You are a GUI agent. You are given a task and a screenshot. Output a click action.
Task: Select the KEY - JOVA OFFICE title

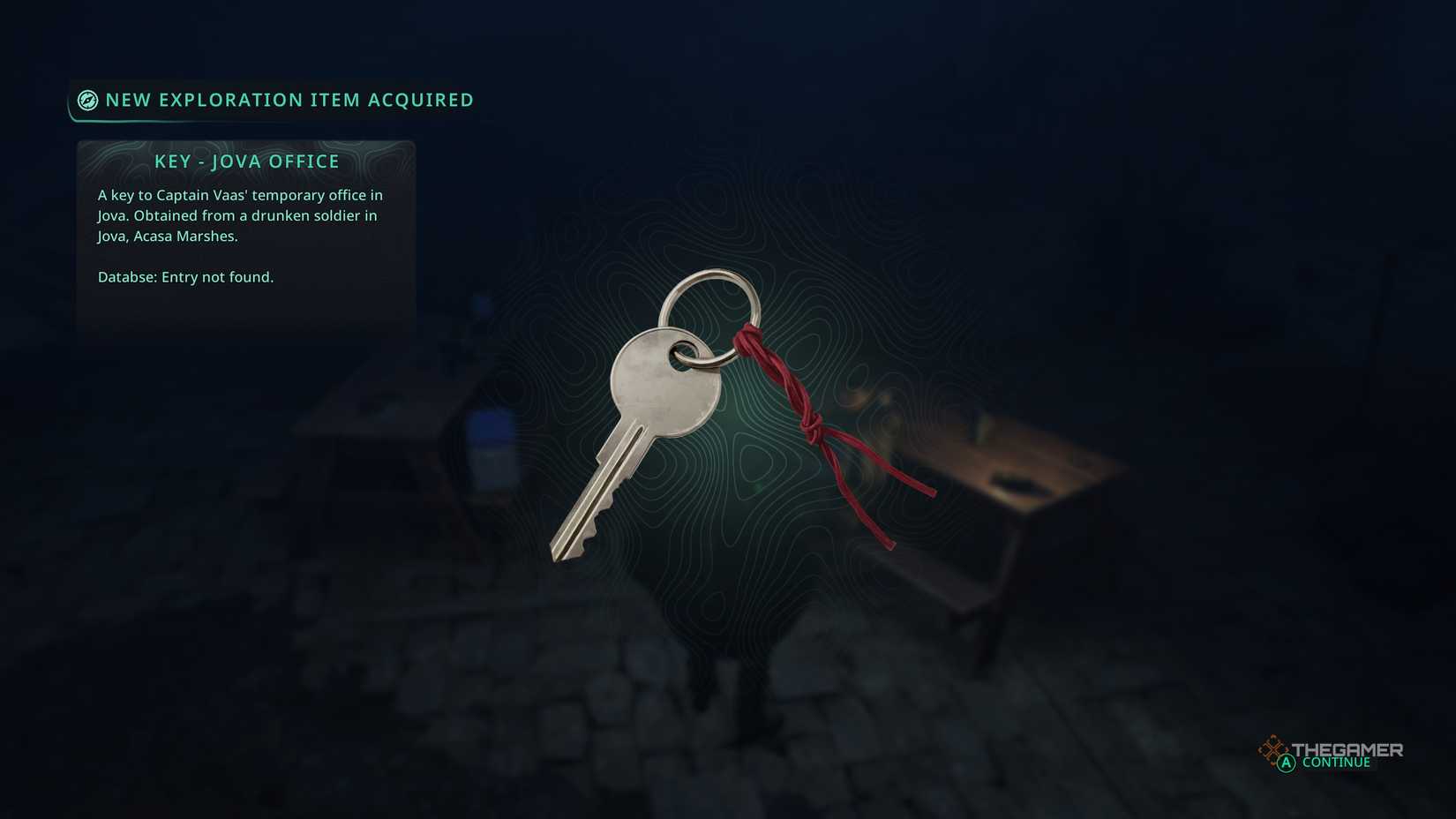click(x=247, y=162)
